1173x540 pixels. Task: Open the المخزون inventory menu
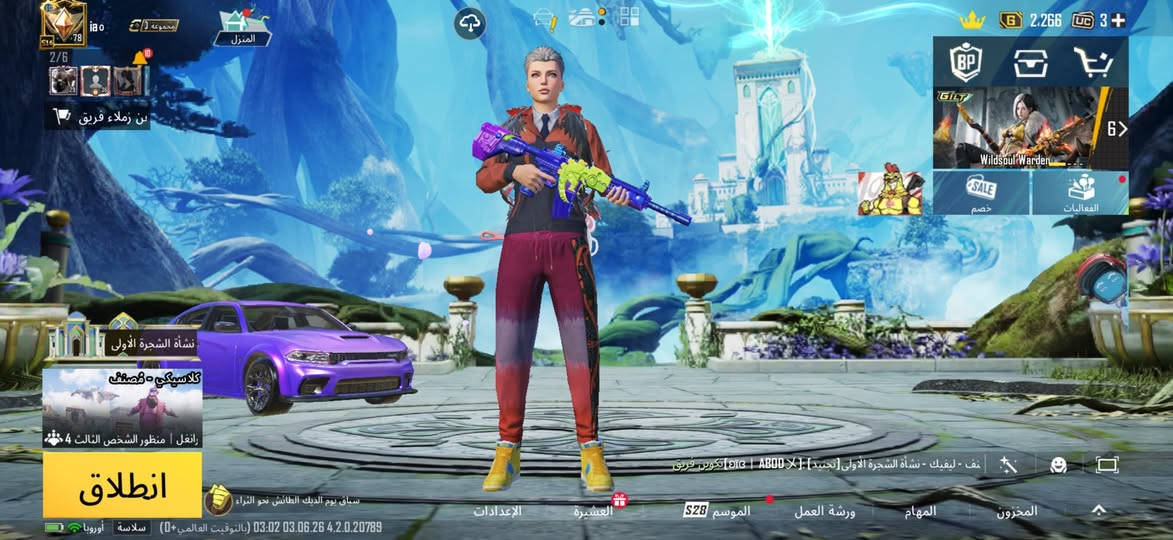click(1016, 511)
